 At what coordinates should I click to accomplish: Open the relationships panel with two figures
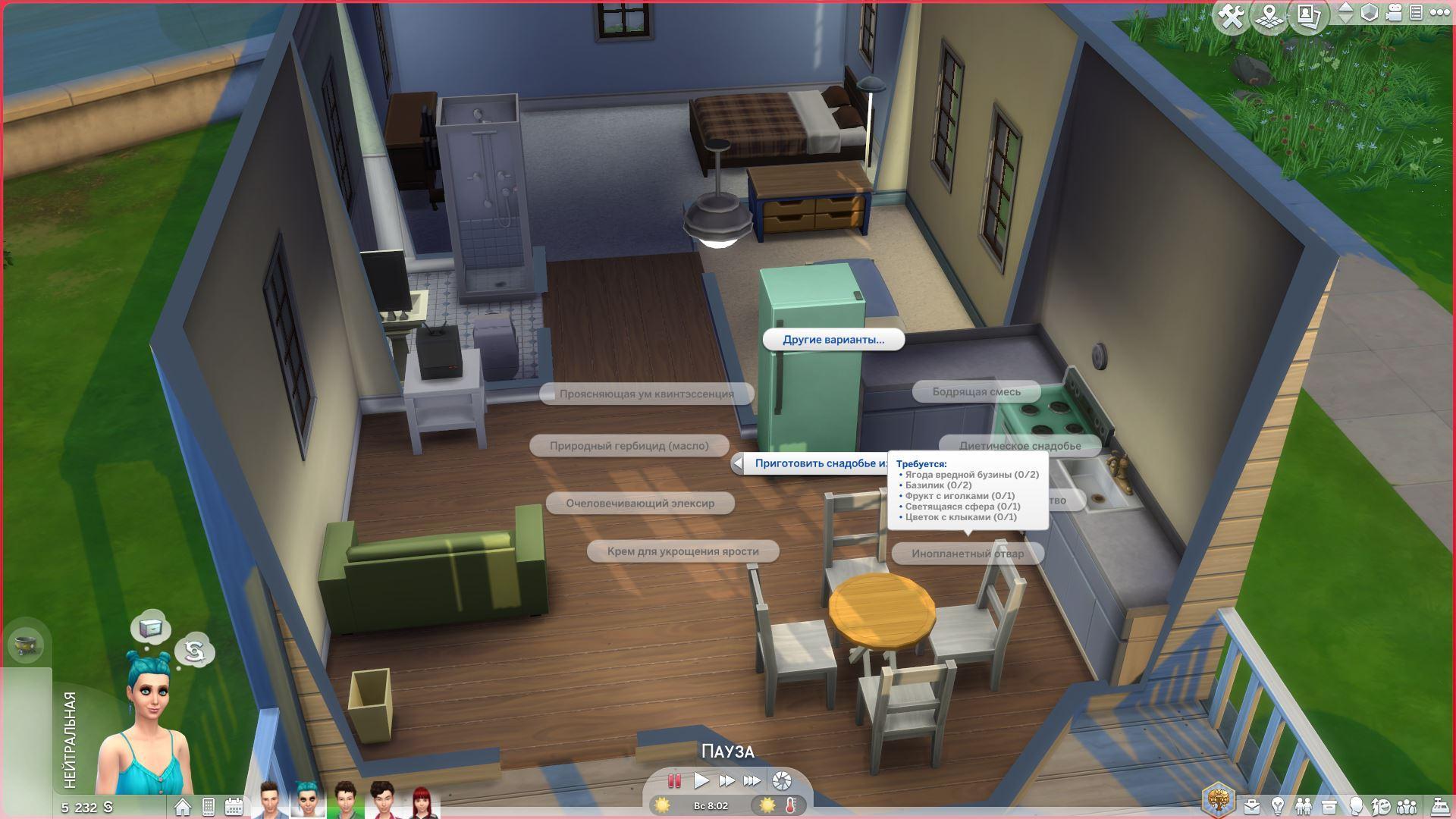pos(1304,805)
